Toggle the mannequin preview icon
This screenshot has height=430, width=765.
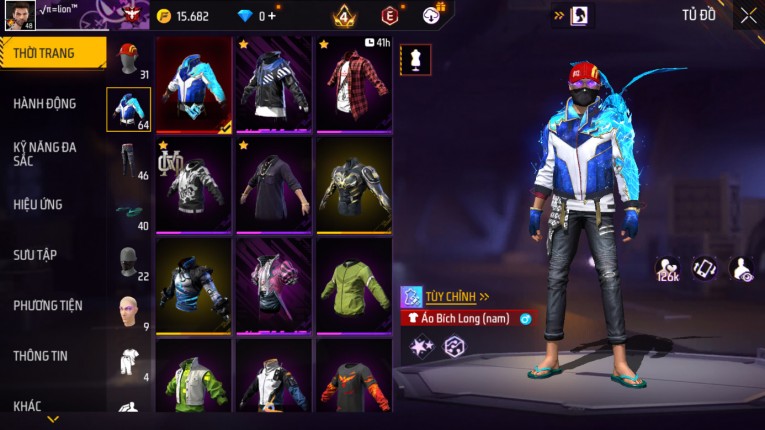(x=415, y=59)
